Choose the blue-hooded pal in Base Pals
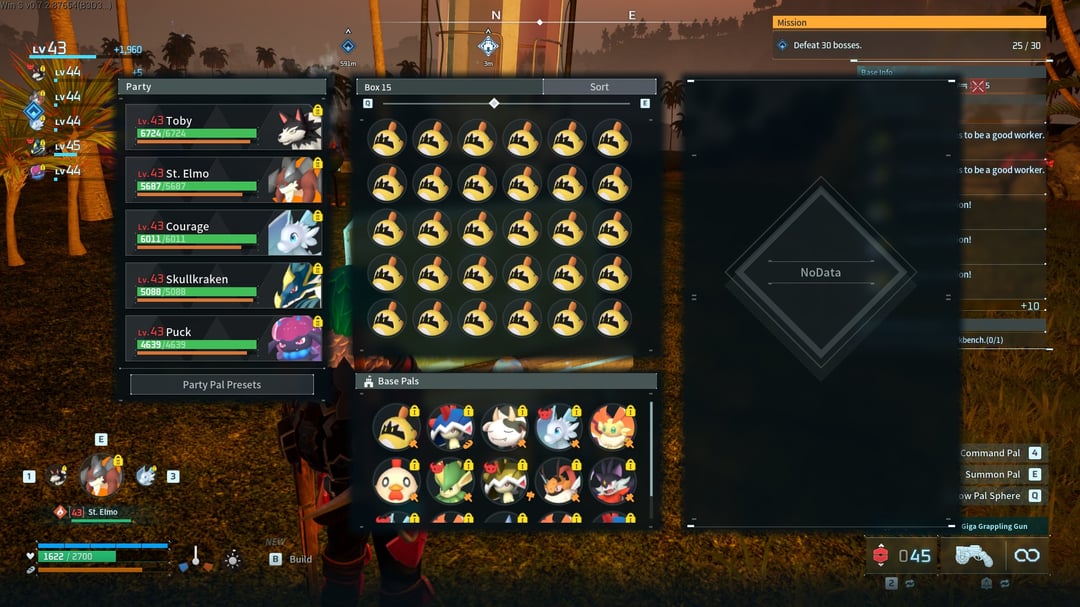 coord(449,427)
